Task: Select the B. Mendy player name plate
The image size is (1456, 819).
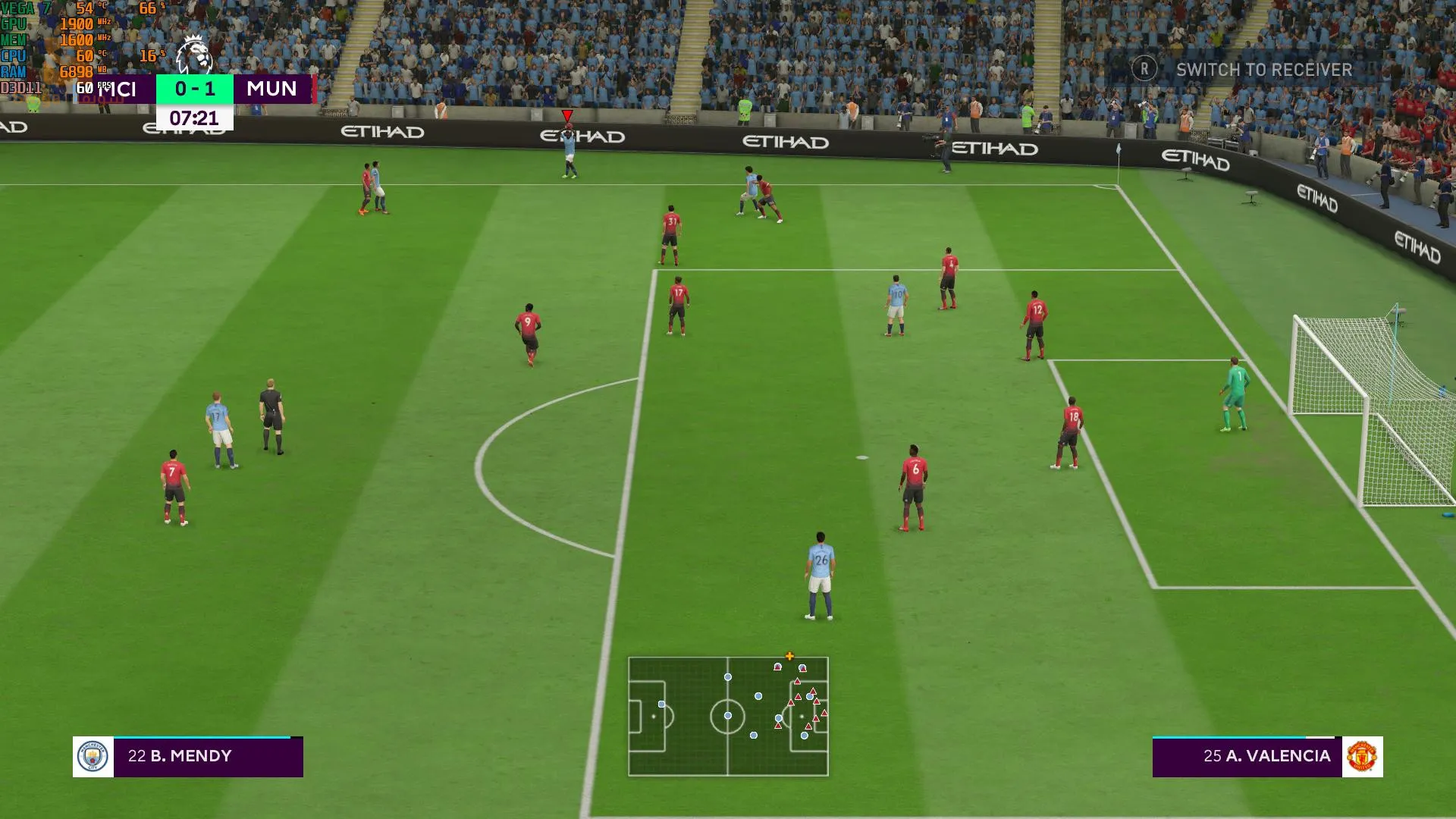Action: coord(208,756)
